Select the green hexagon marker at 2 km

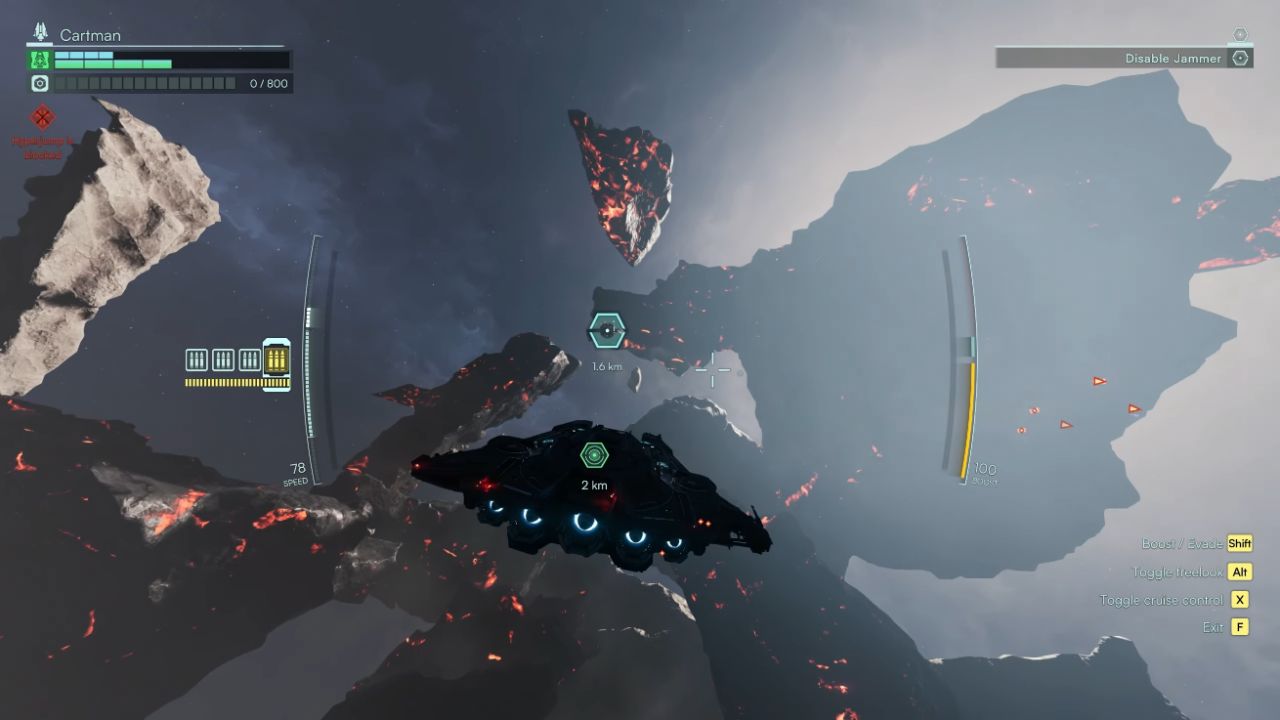(594, 456)
